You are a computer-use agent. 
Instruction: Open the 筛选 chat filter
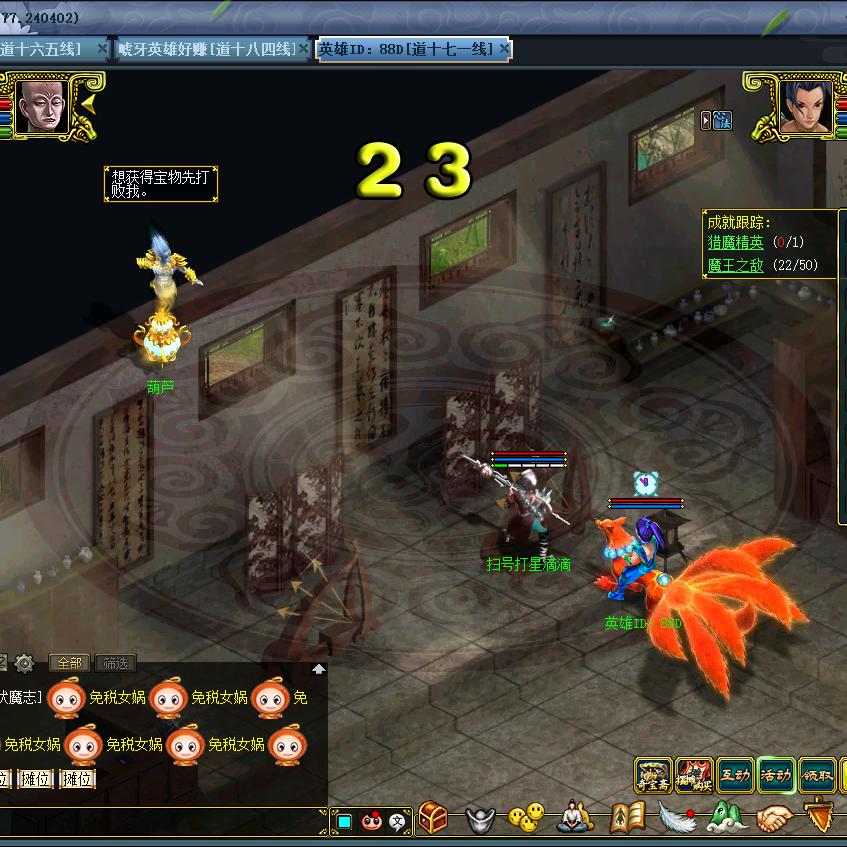pos(115,663)
